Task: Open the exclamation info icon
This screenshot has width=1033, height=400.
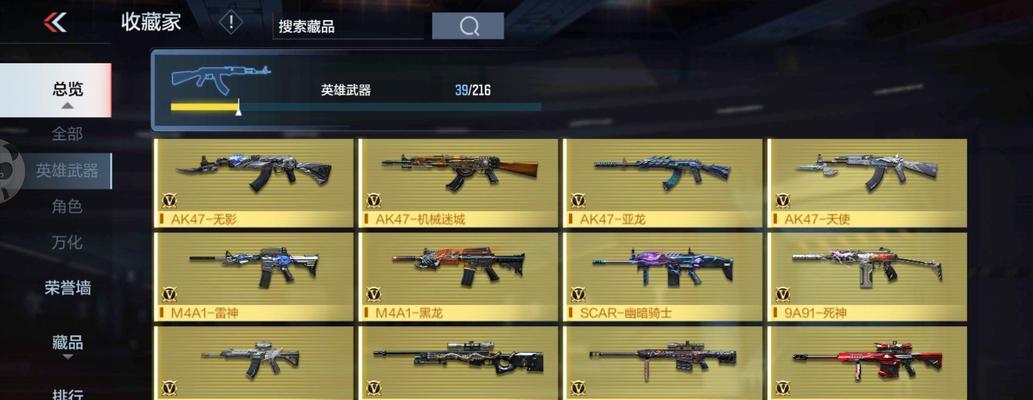Action: [231, 22]
